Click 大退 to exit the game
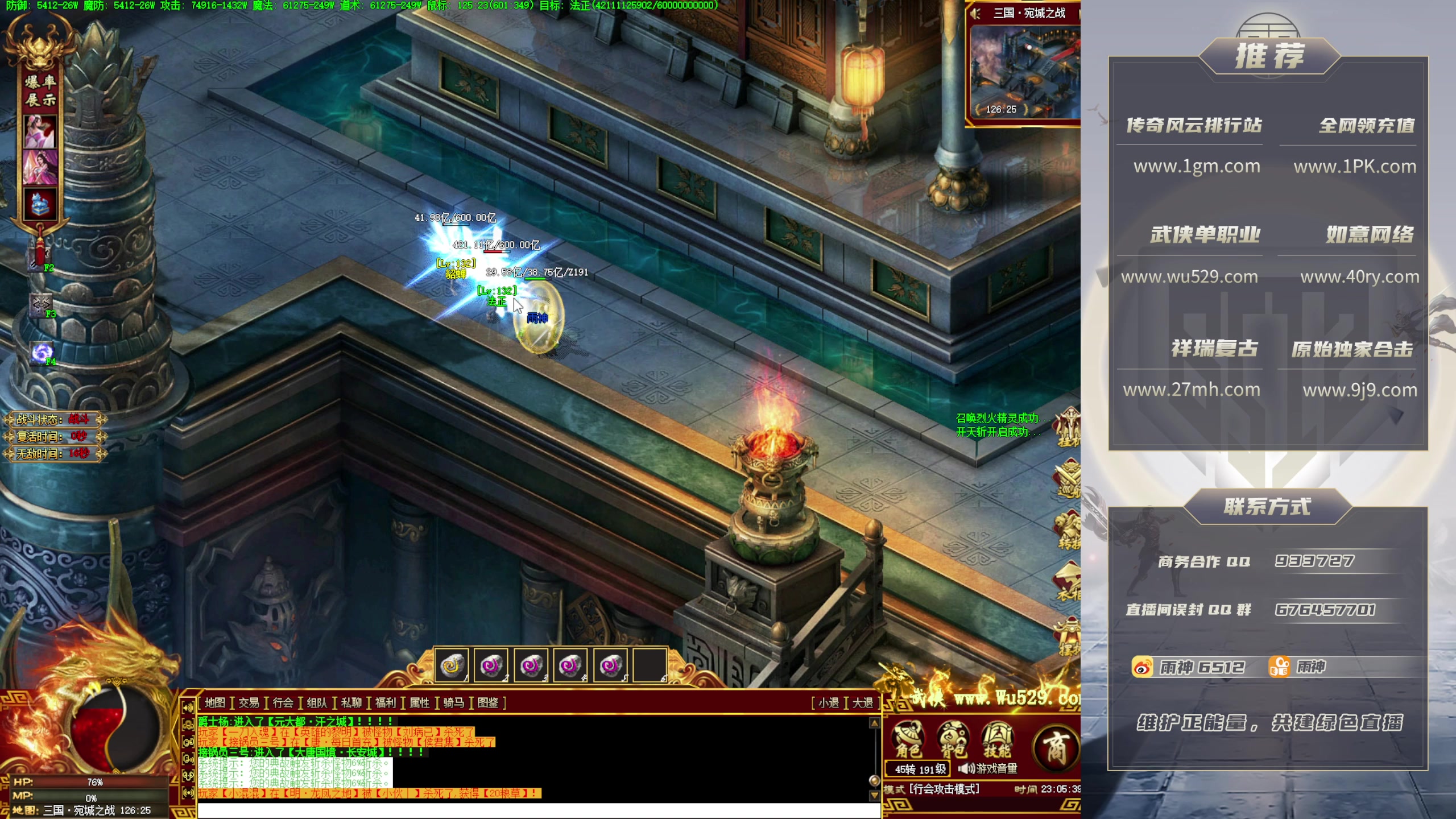 863,703
